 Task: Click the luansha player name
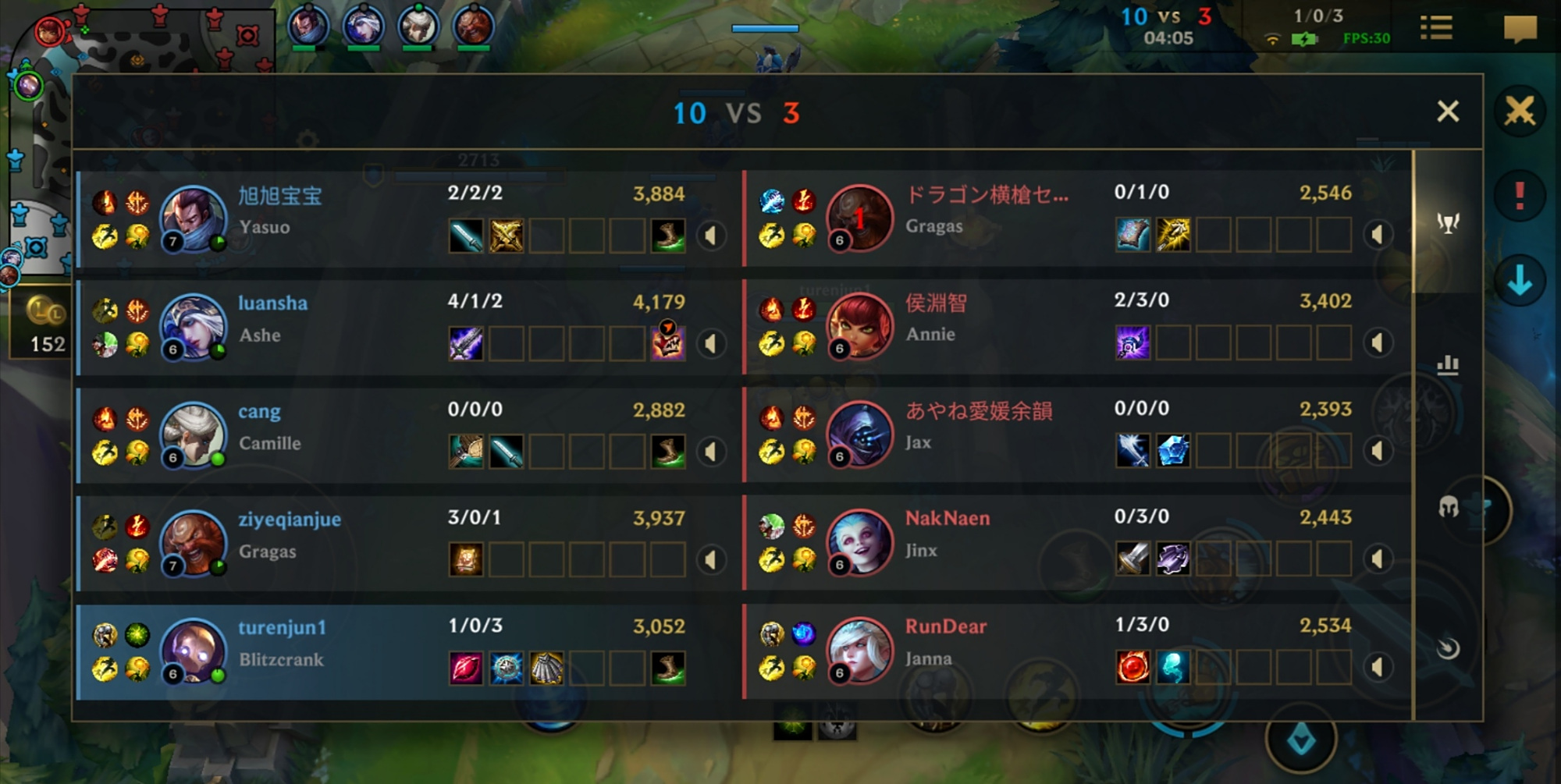point(272,304)
